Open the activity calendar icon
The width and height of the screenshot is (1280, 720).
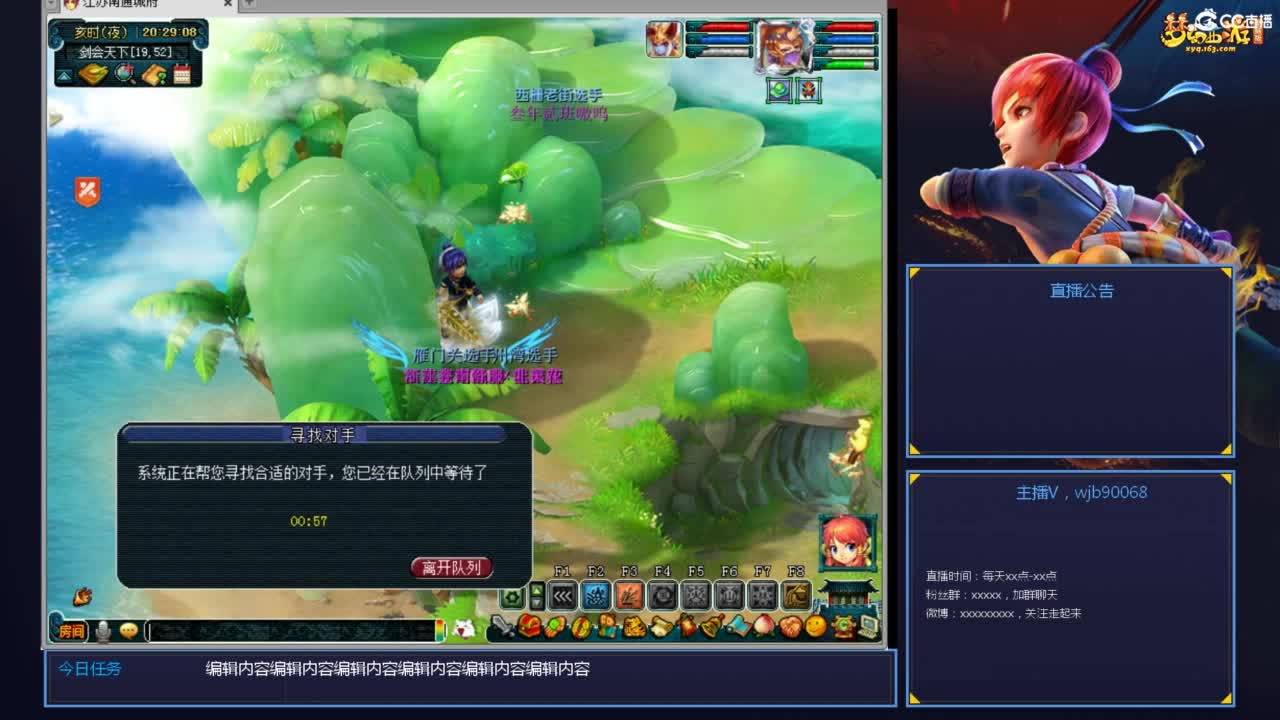coord(182,73)
